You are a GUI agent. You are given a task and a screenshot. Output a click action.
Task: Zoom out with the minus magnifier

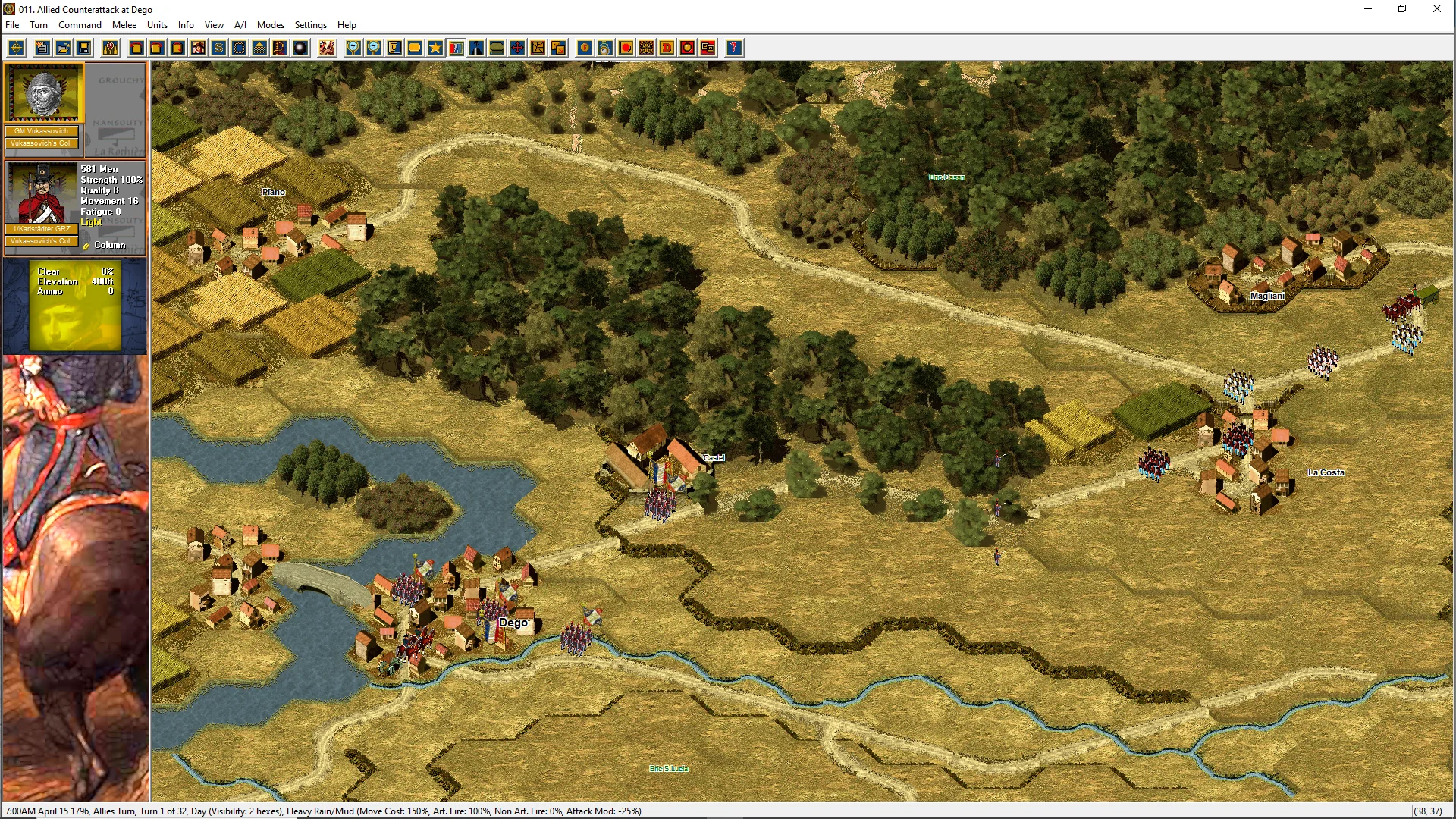(374, 49)
